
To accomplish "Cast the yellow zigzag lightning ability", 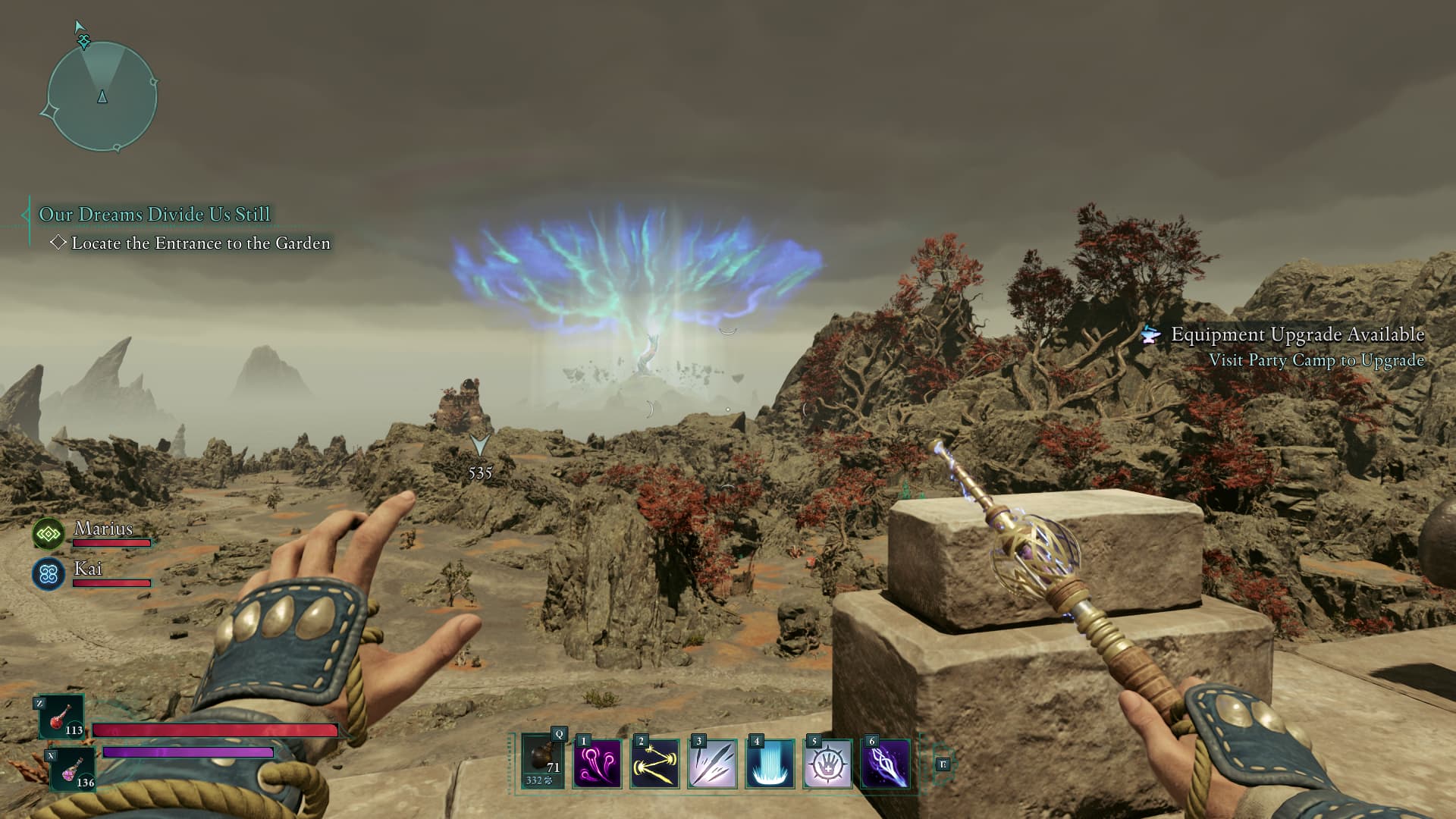I will click(x=654, y=764).
